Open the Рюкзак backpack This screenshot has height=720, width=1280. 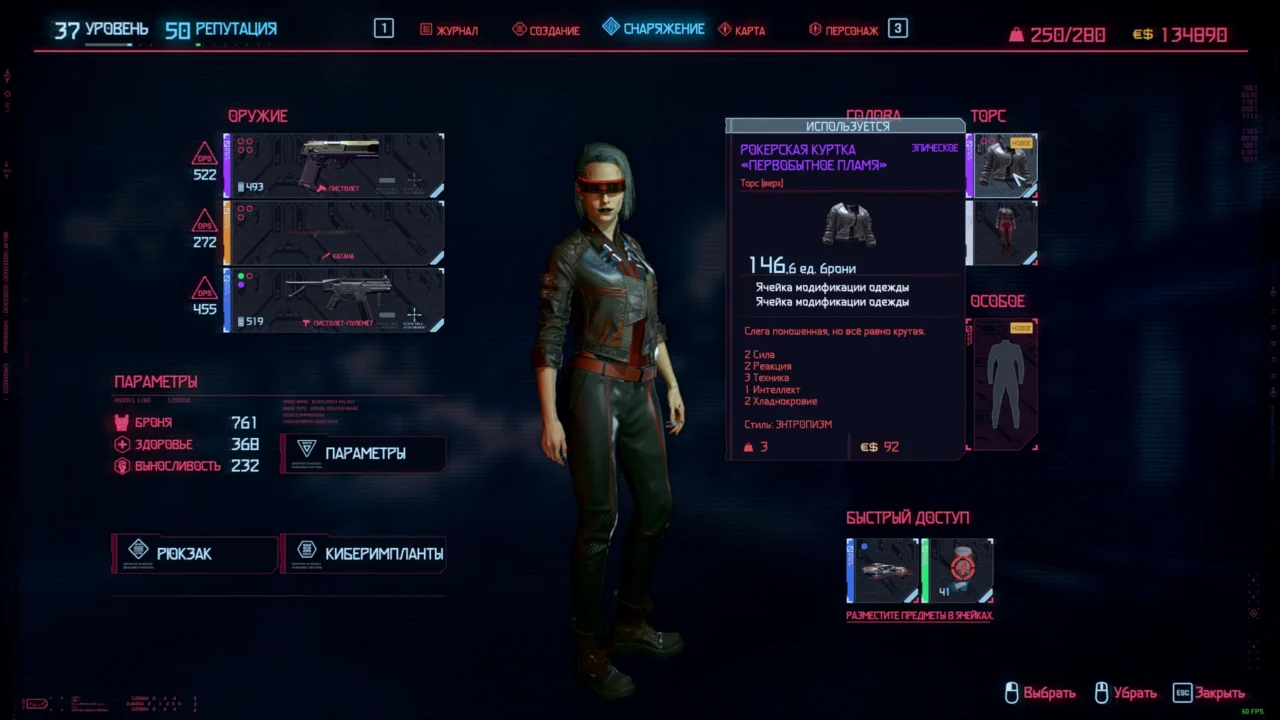tap(194, 553)
